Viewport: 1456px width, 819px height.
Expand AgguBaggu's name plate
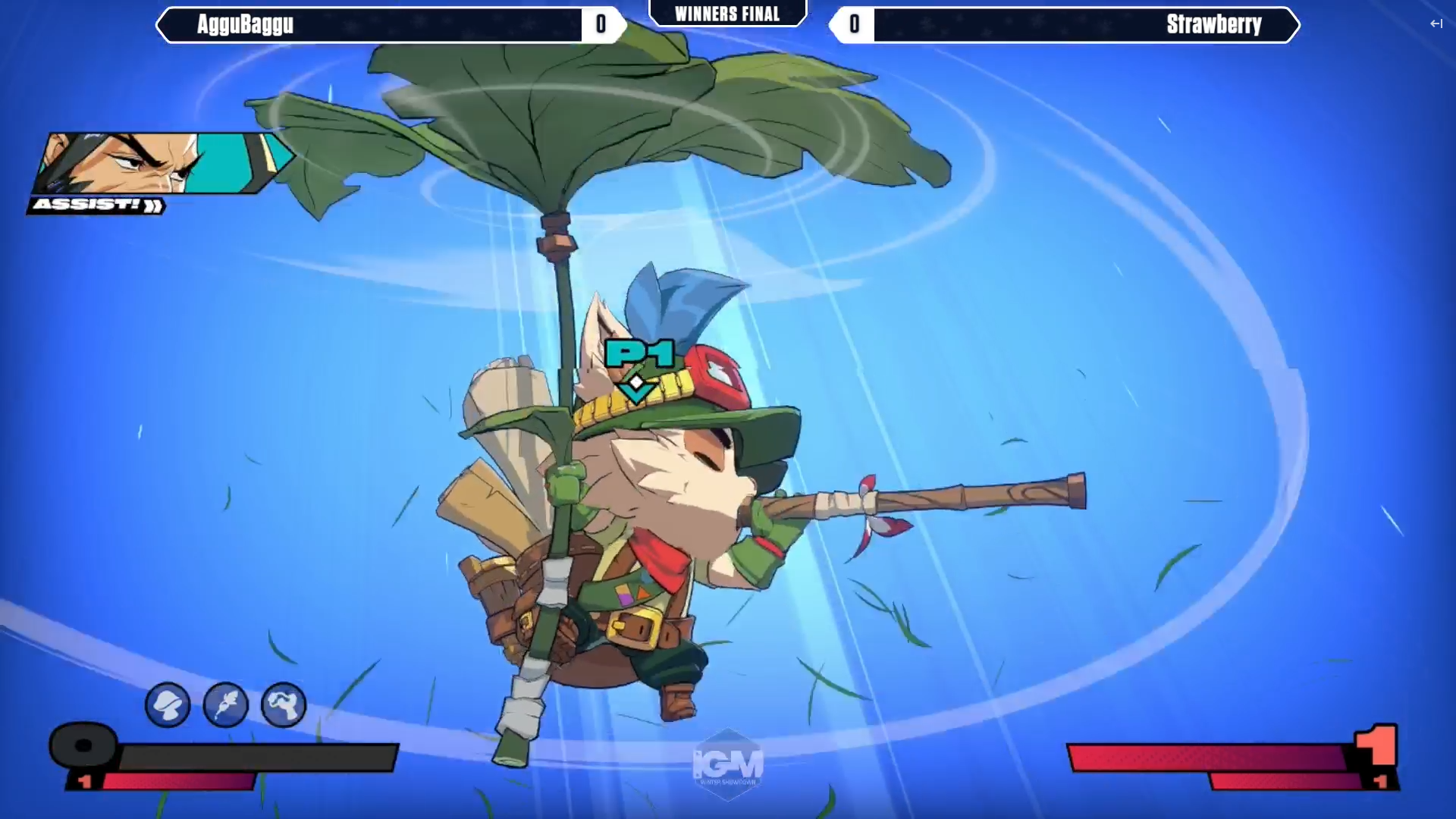379,24
